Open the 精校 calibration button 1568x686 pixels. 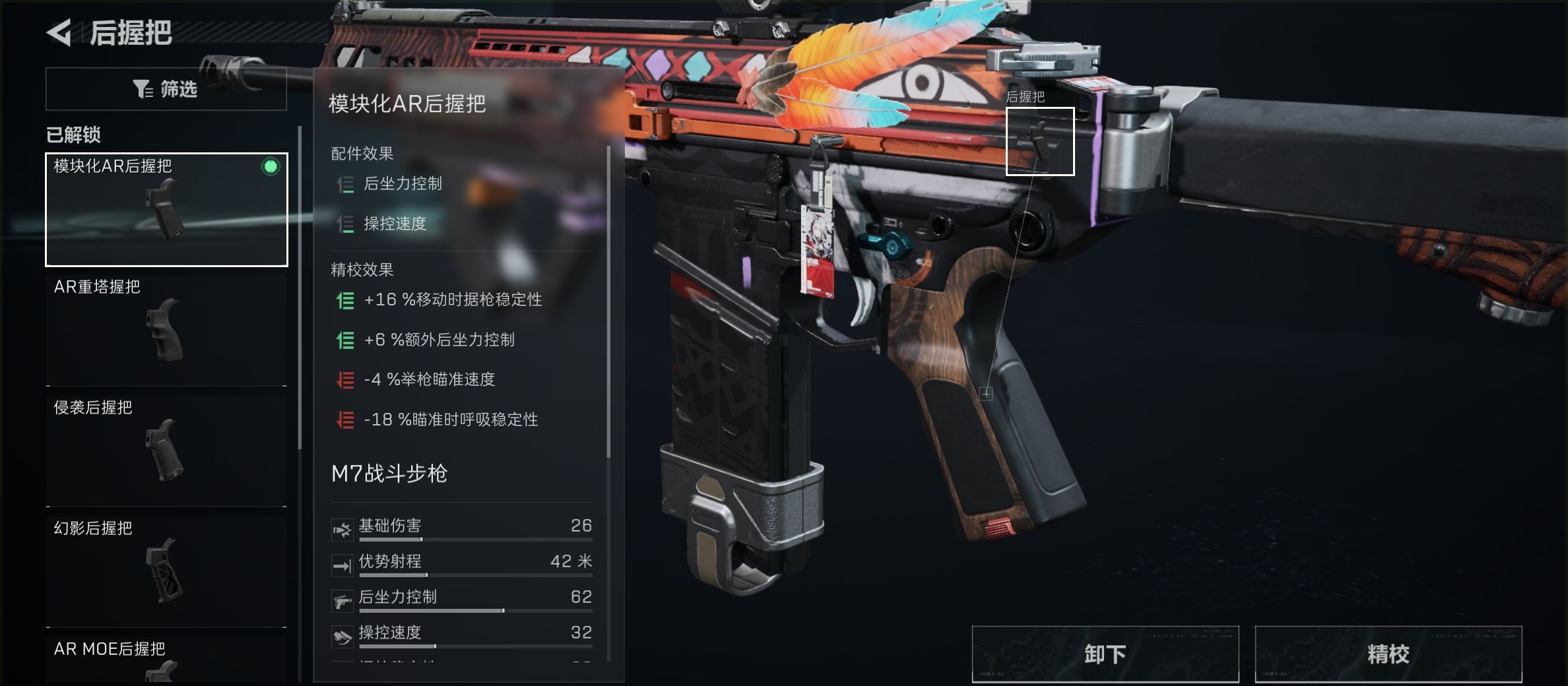point(1388,654)
